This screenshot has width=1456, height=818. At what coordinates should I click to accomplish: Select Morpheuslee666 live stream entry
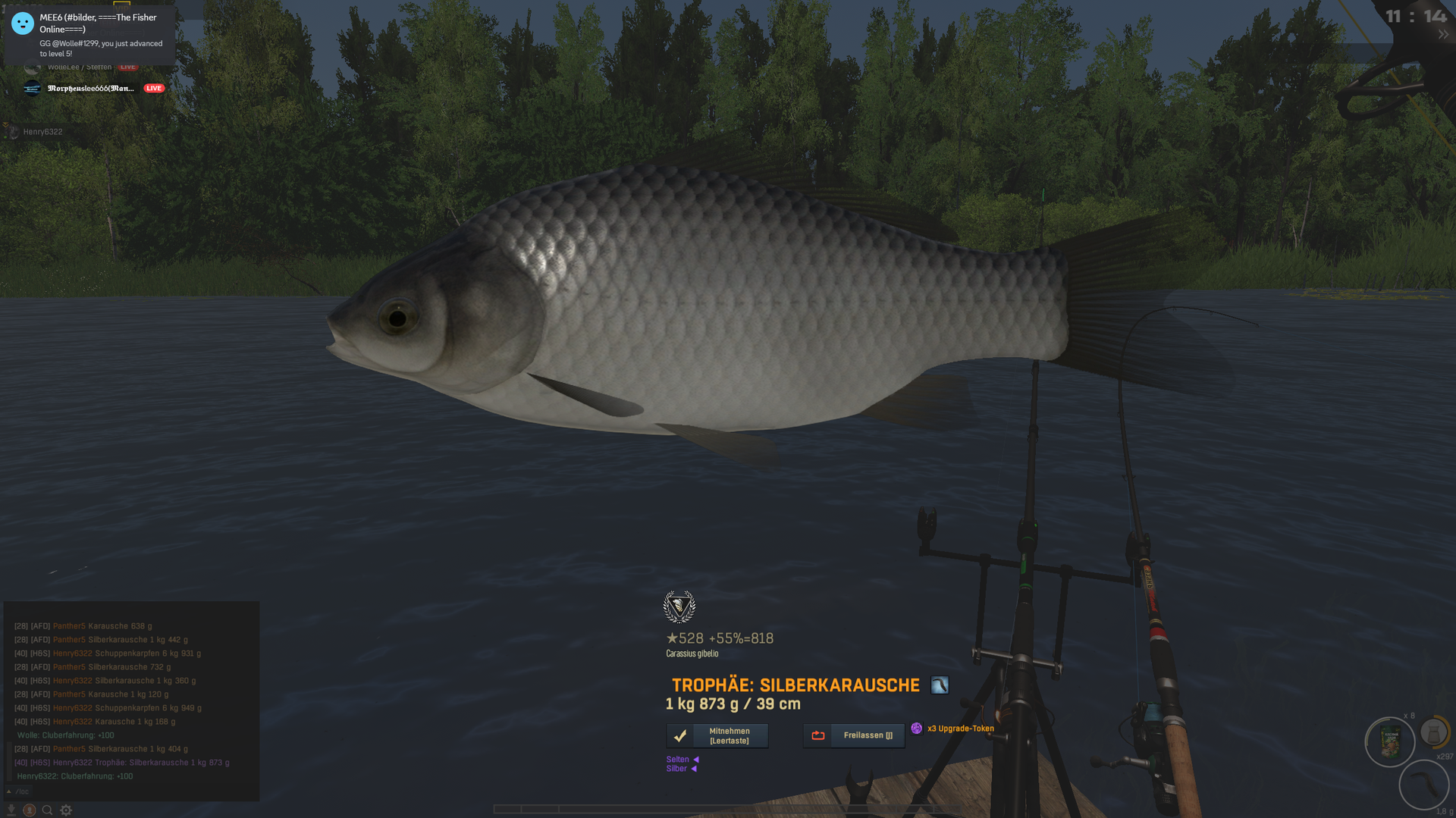(x=91, y=89)
